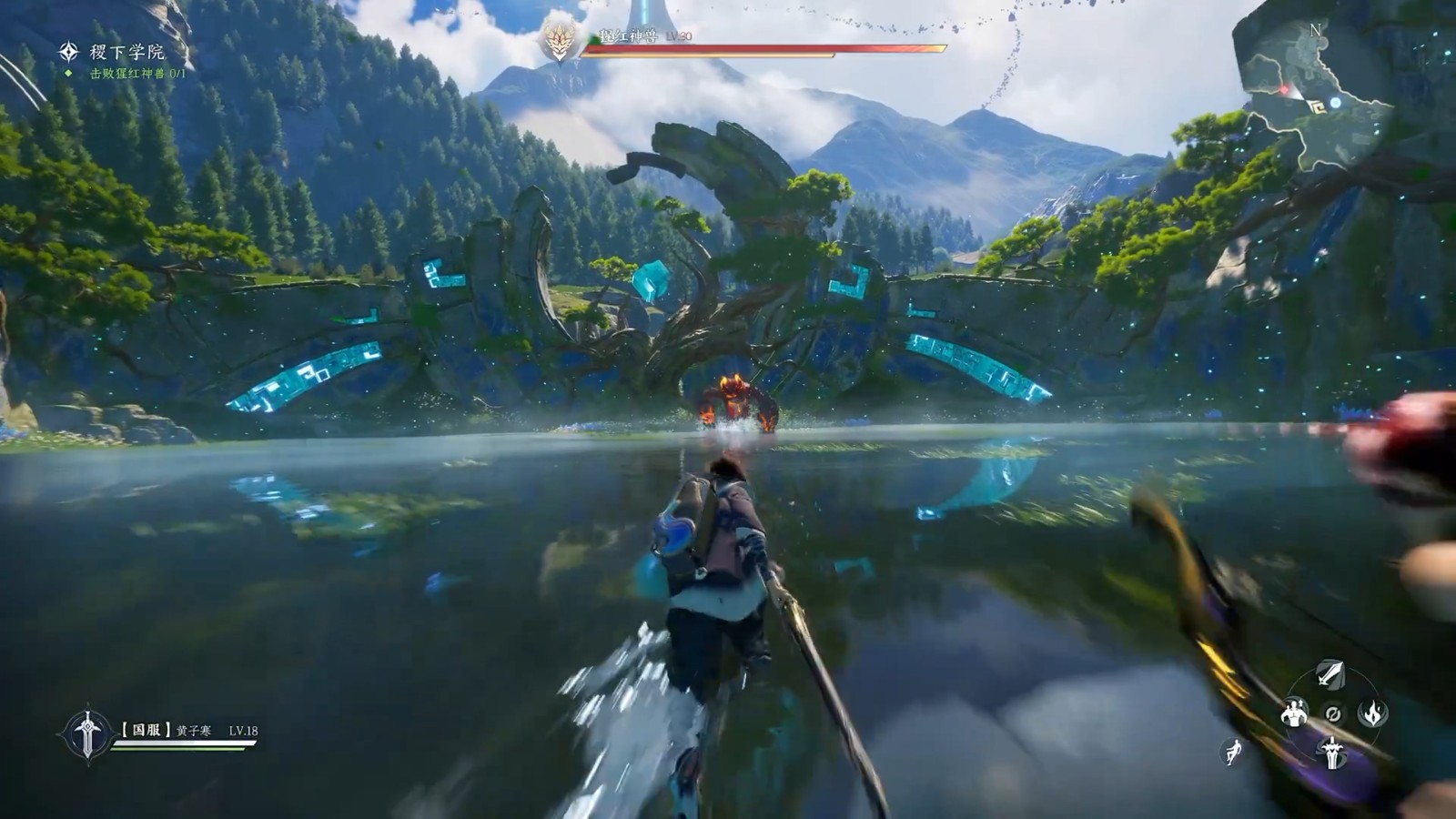Tap the body-strengthening buff icon
This screenshot has height=819, width=1456.
1294,713
